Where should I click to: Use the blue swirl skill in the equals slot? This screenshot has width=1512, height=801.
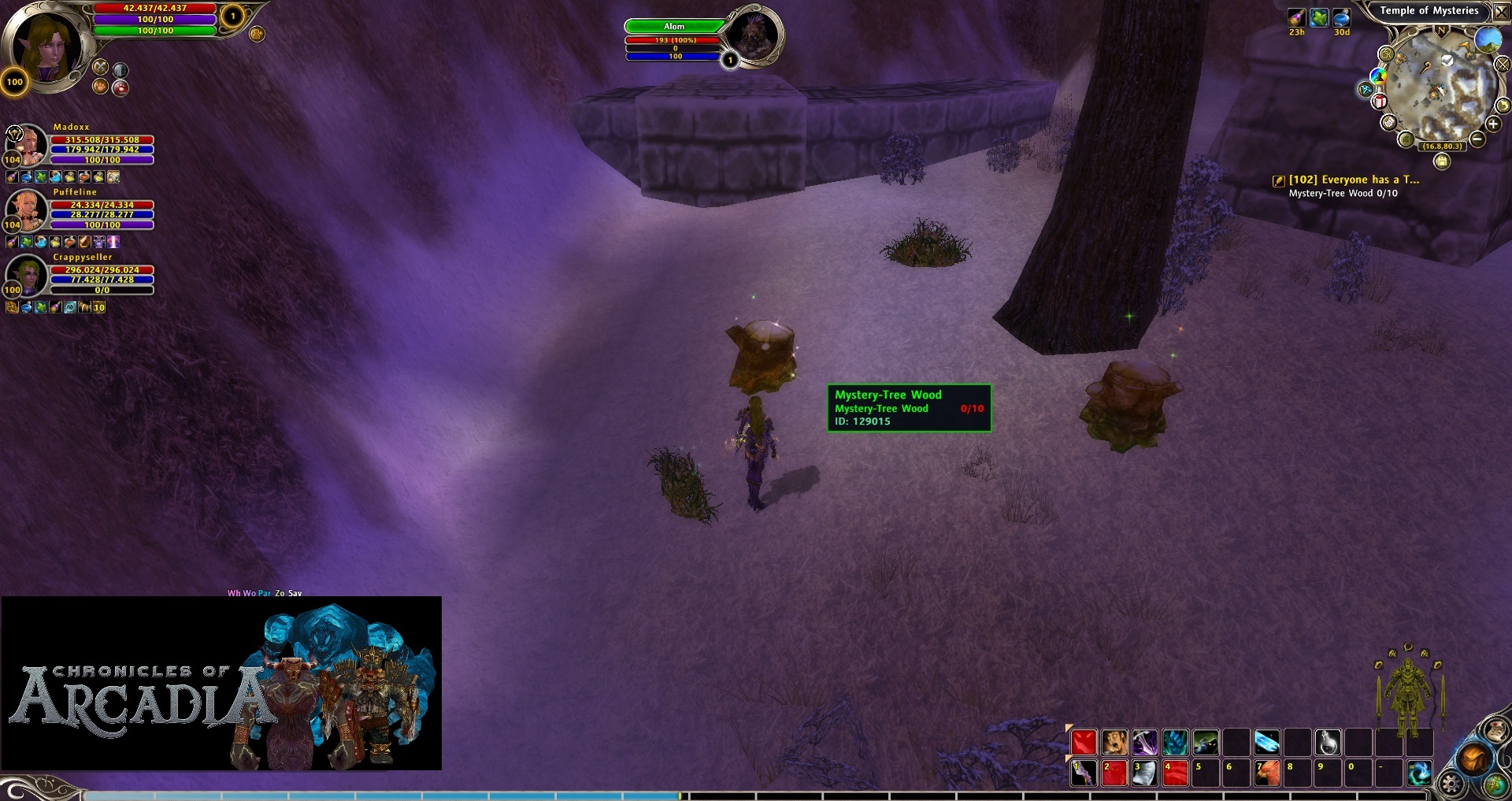click(1420, 773)
